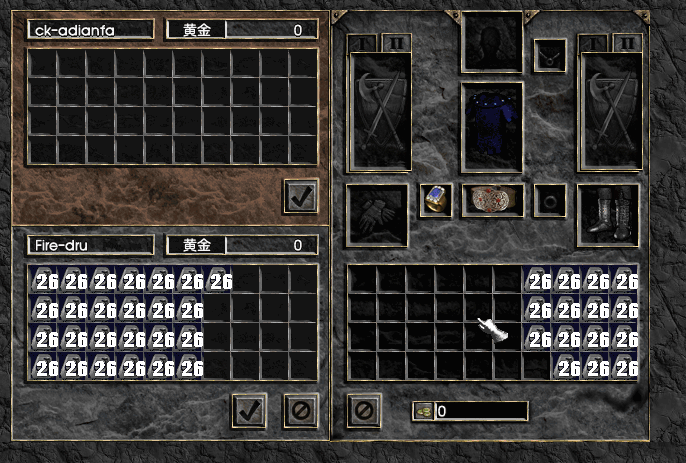
Task: Accept the trade with the checkmark beside cancel
Action: coord(249,410)
